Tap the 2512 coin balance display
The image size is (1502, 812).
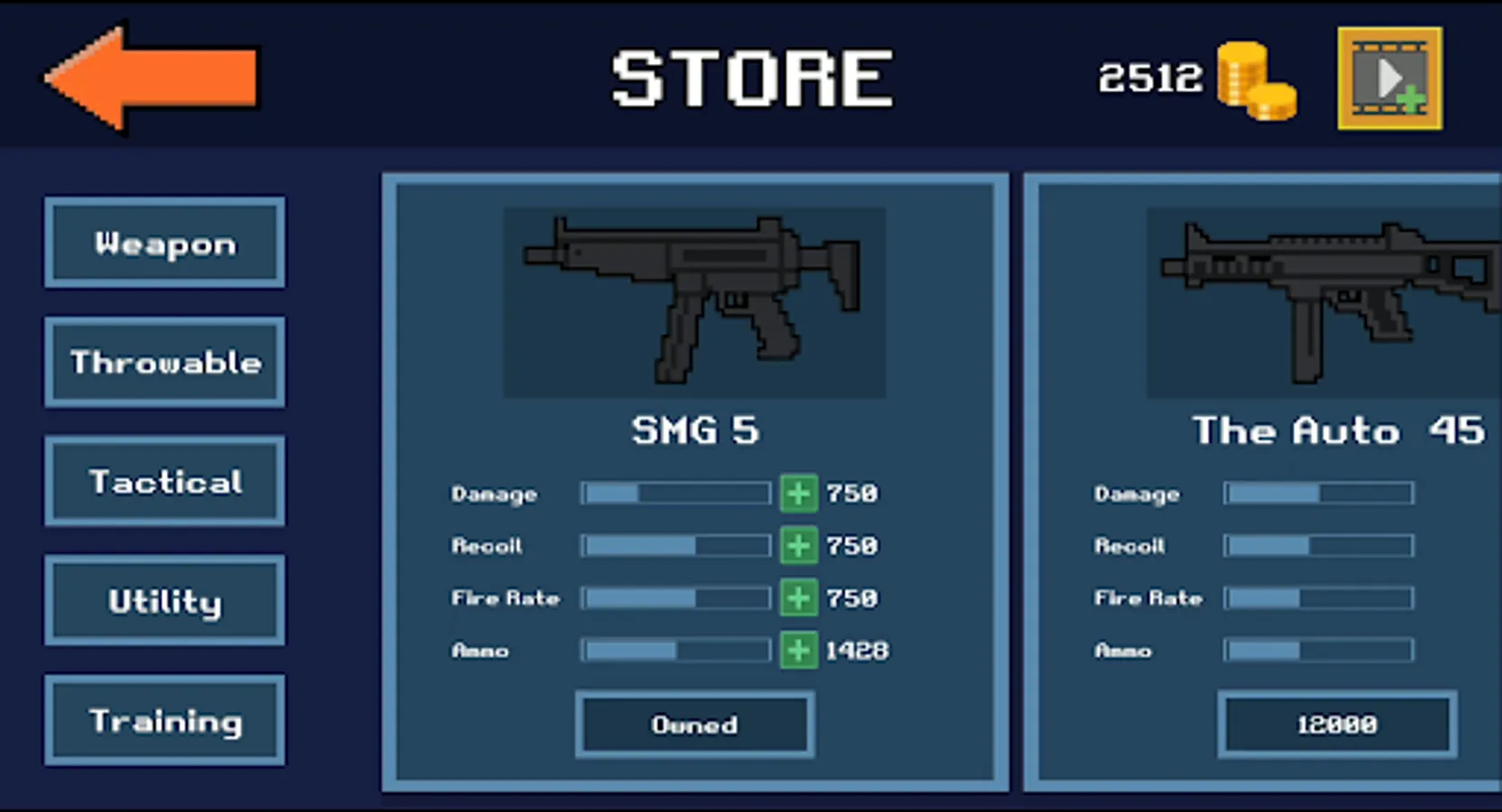(1150, 79)
